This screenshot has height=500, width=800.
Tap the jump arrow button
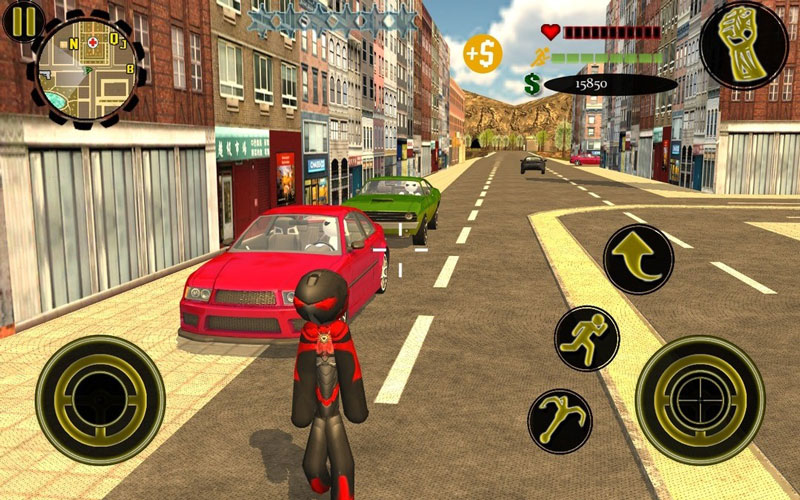(x=638, y=259)
